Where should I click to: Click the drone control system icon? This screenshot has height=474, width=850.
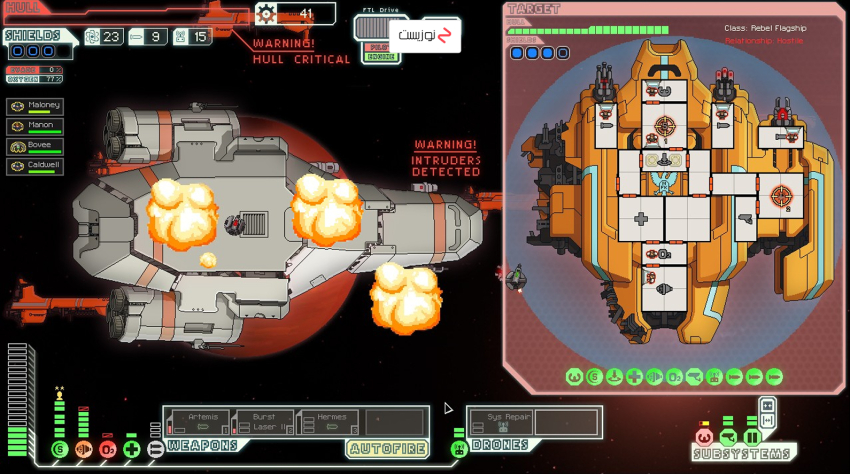pyautogui.click(x=459, y=449)
